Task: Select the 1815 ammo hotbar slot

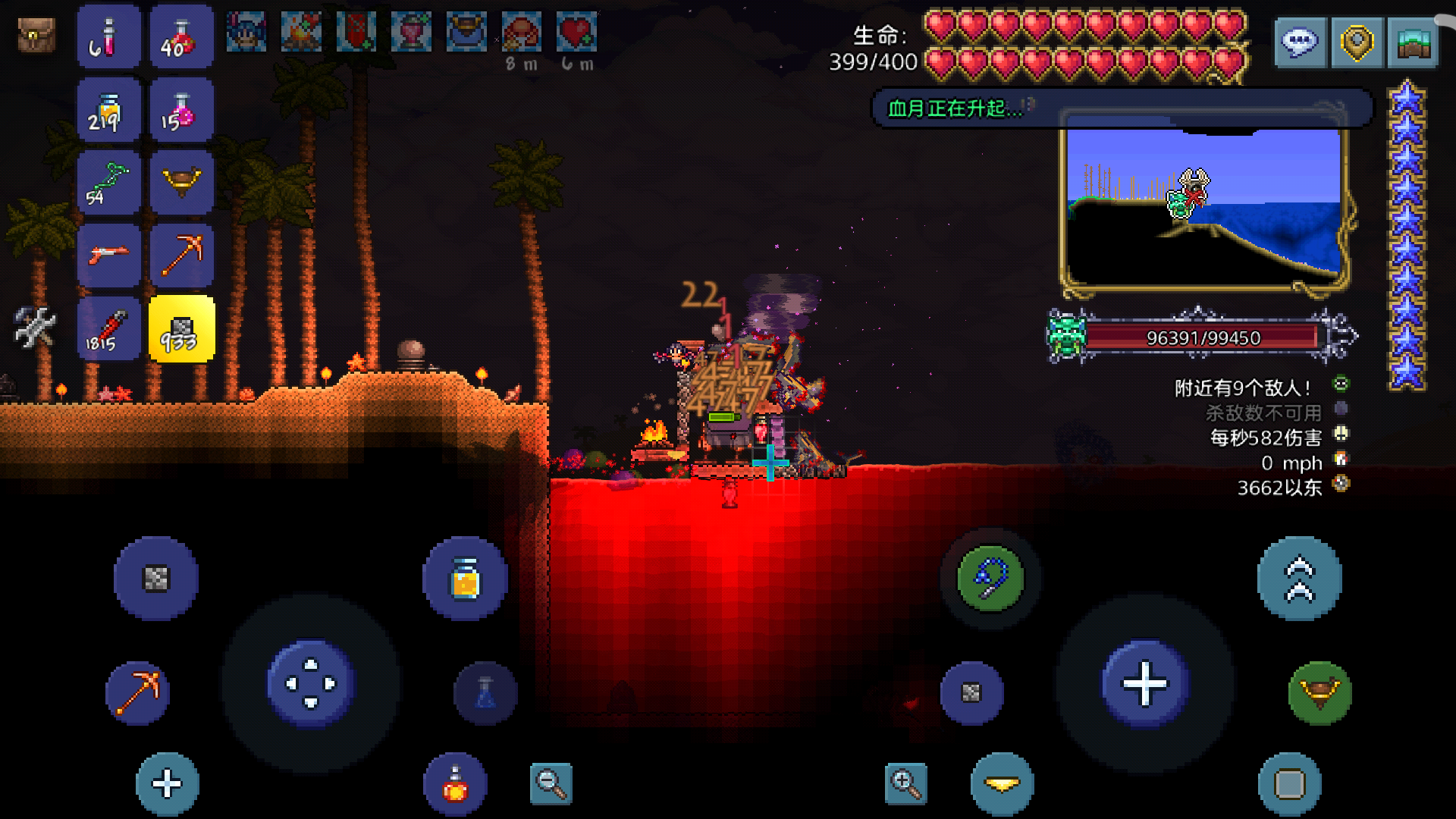Action: pos(108,330)
